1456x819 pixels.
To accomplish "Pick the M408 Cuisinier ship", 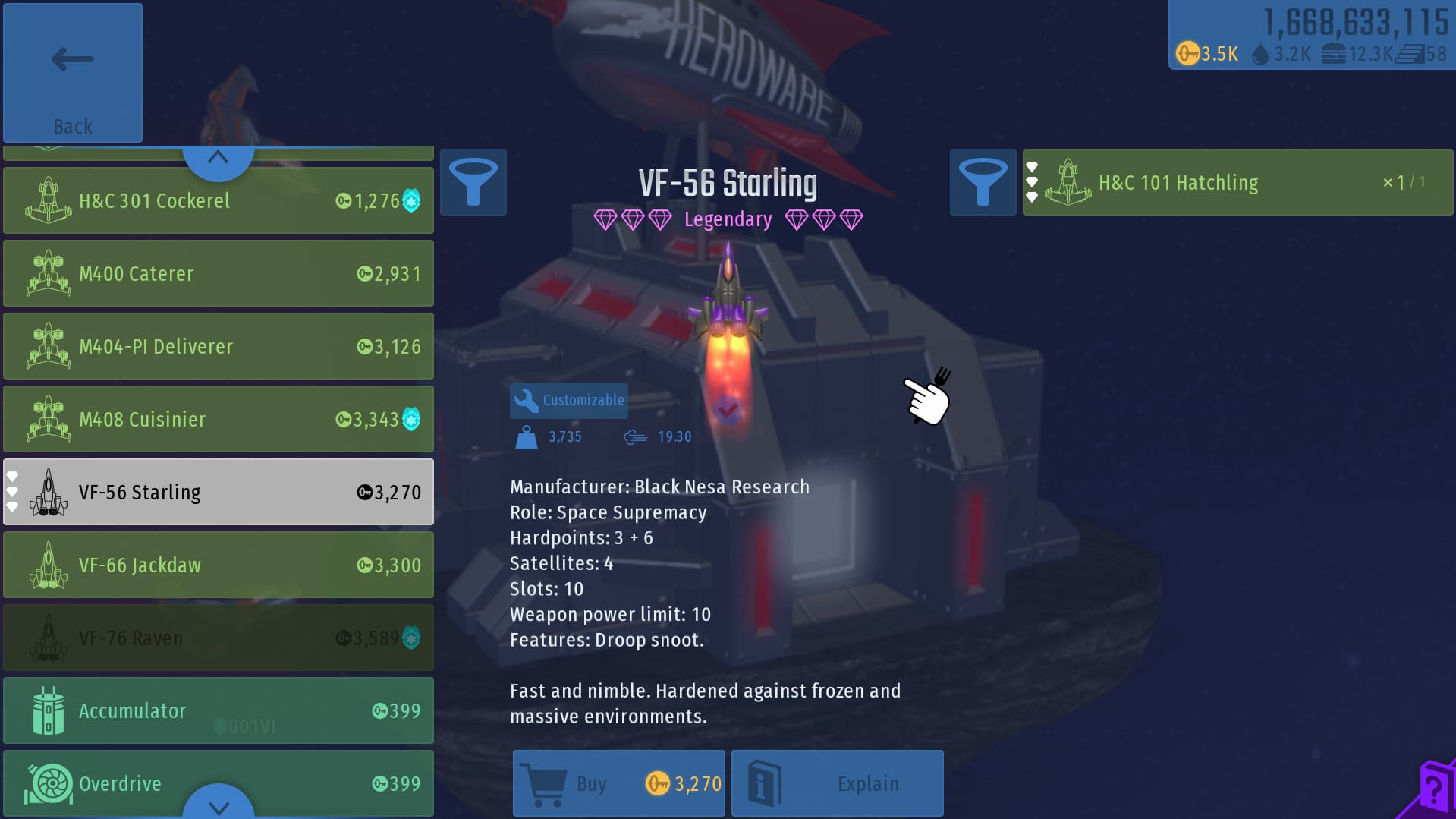I will pos(219,419).
